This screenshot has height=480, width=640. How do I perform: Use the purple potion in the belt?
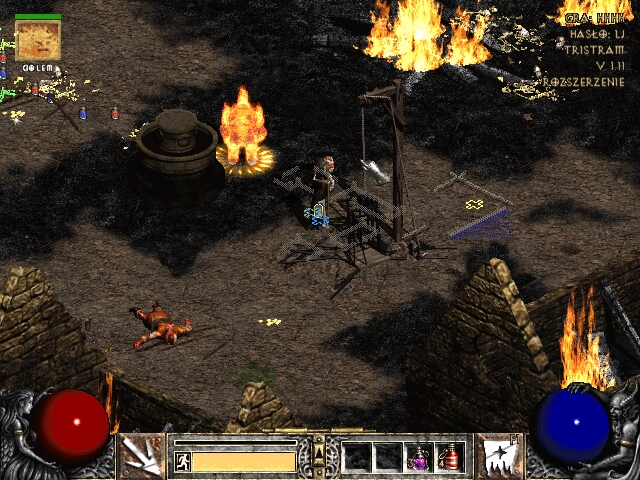coord(420,457)
